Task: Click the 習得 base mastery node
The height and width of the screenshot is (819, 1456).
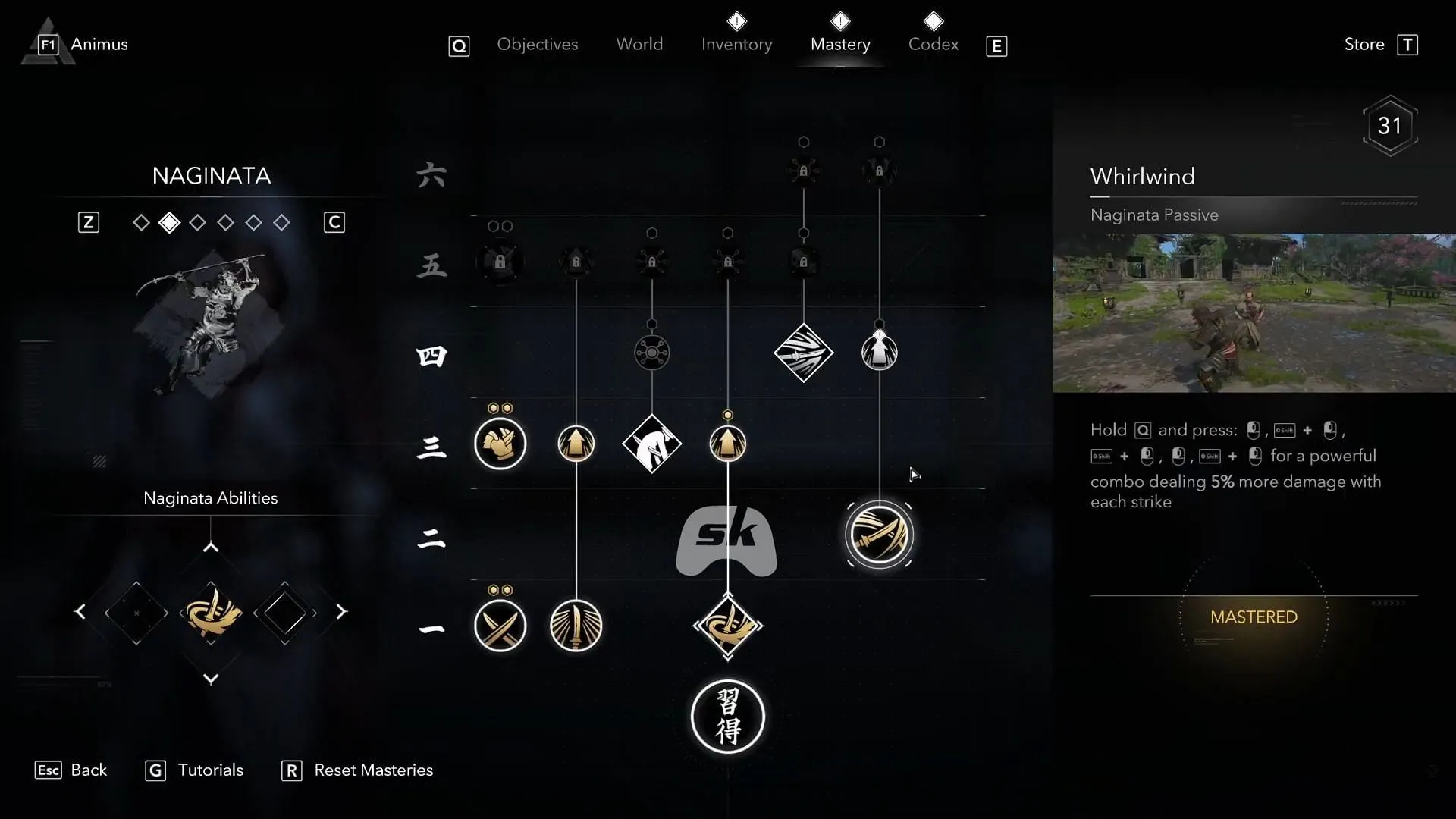Action: (x=727, y=717)
